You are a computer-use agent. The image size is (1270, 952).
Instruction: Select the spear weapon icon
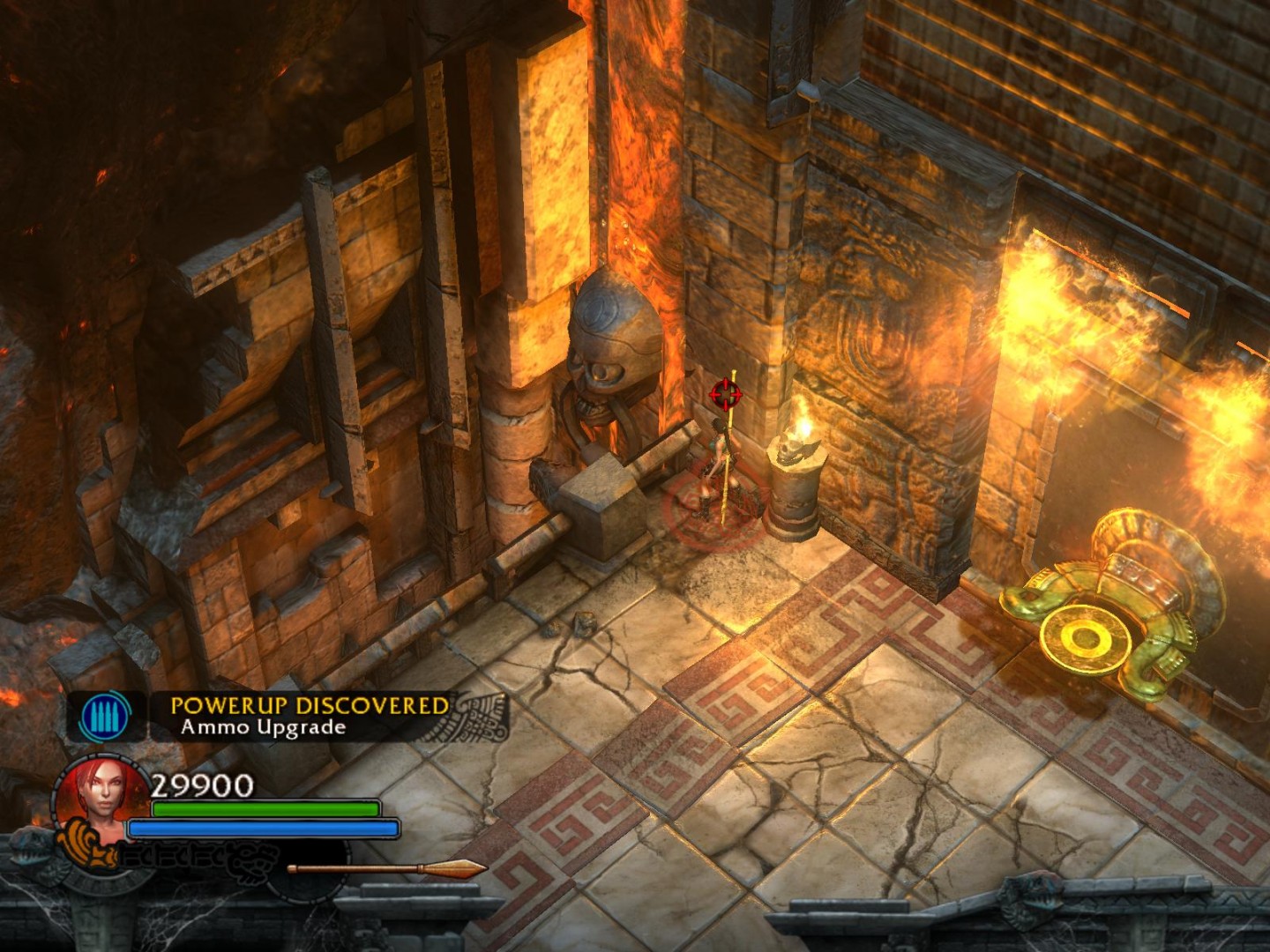(387, 869)
